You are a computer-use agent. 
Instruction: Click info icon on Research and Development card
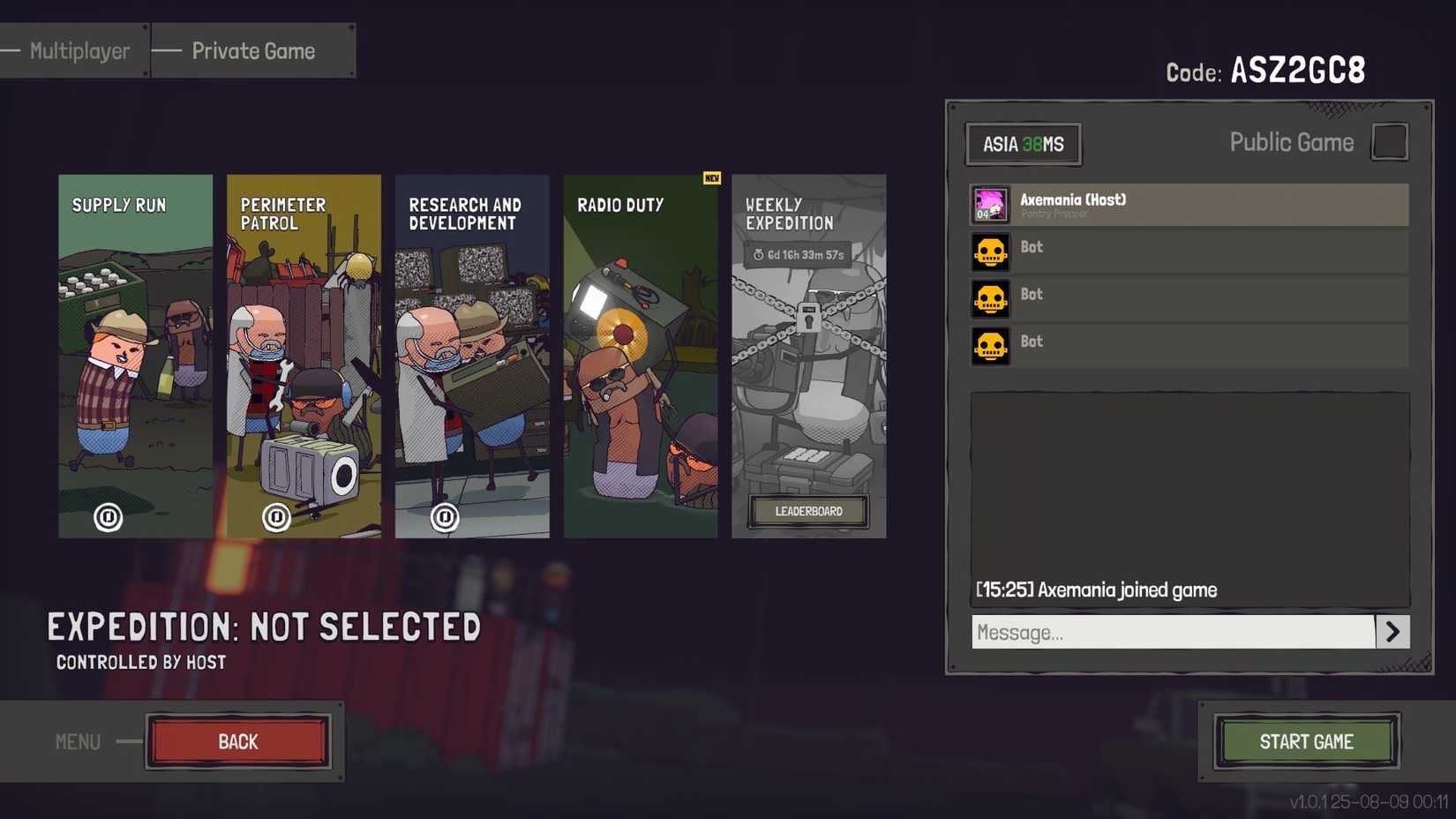point(445,517)
